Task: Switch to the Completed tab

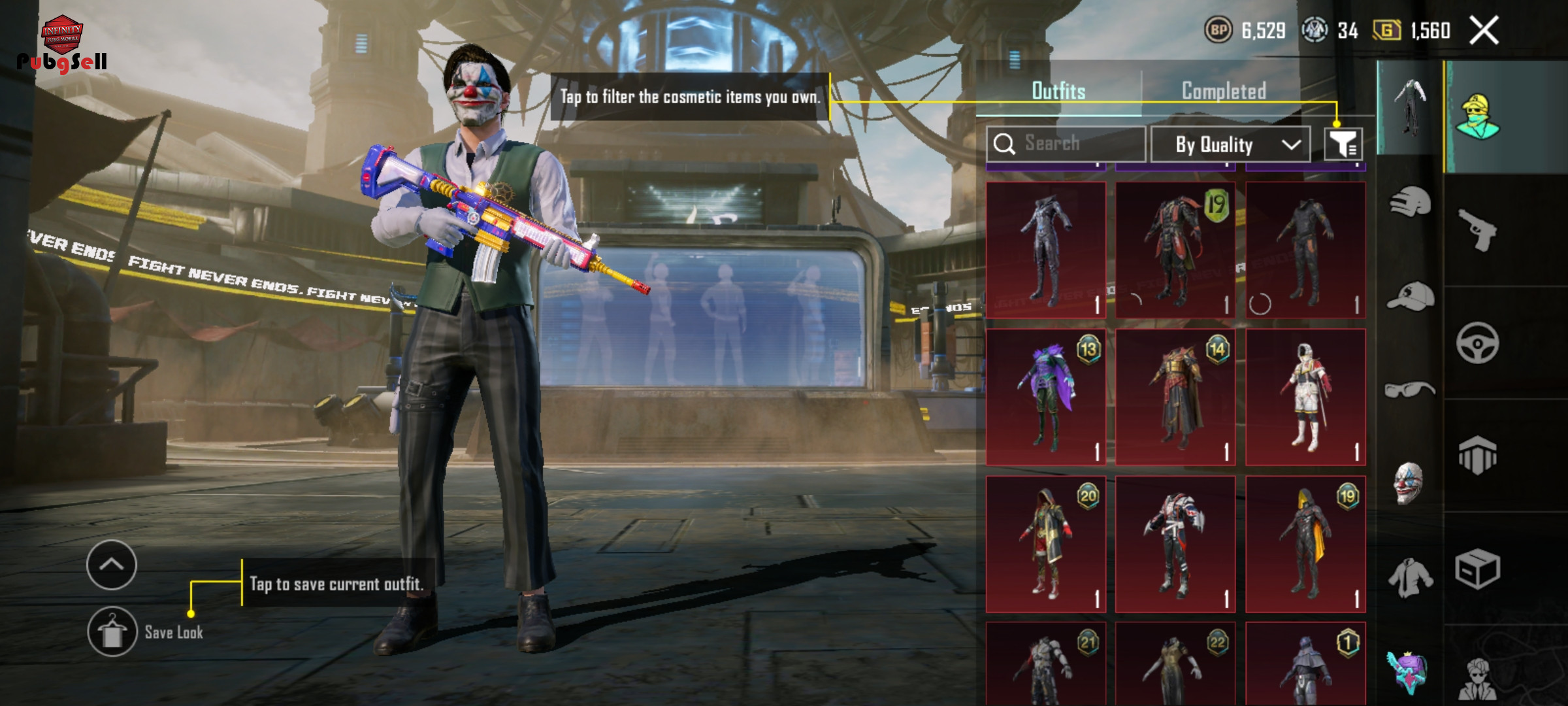Action: tap(1224, 92)
